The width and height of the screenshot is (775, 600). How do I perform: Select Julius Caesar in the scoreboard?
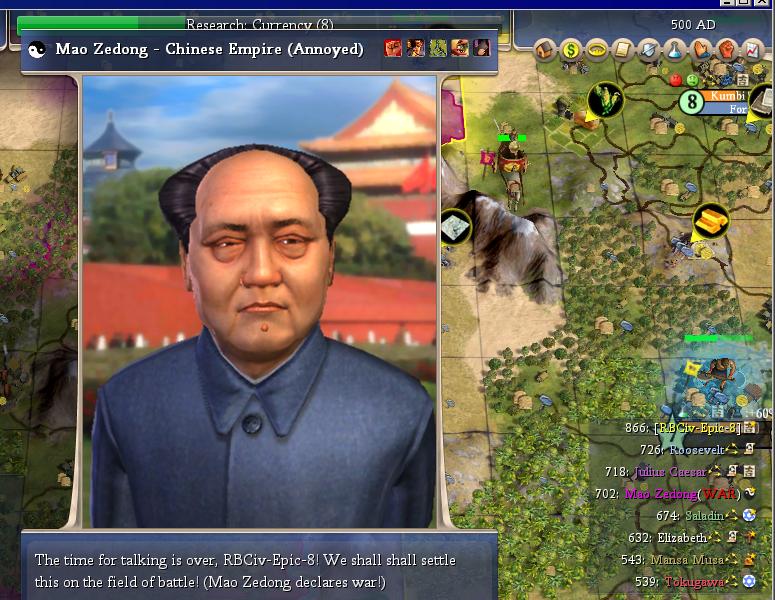(670, 471)
